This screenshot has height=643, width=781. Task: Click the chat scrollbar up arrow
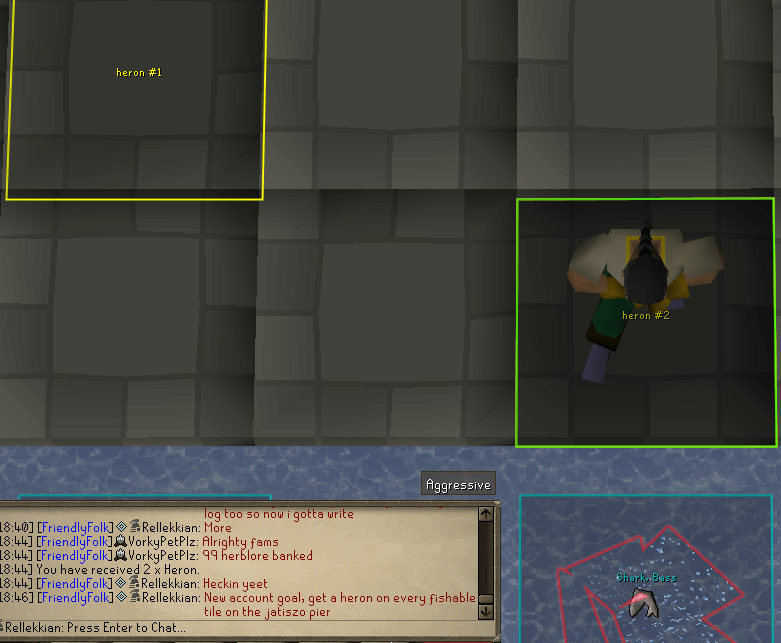click(x=486, y=515)
